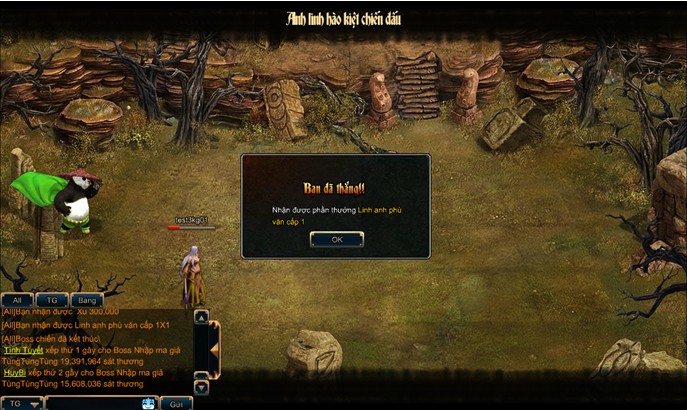Click player name Tình Tuyết in chat
Viewport: 687px width, 410px height.
coord(22,350)
